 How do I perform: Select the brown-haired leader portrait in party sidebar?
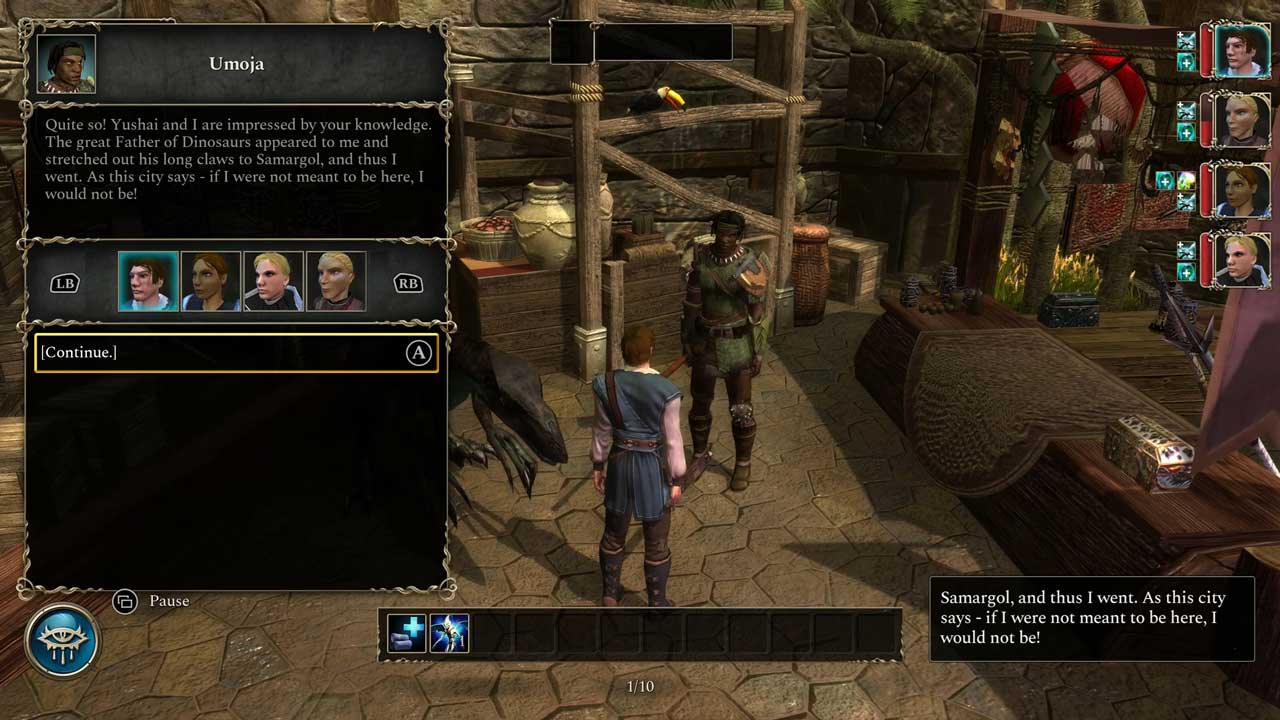pos(1241,50)
